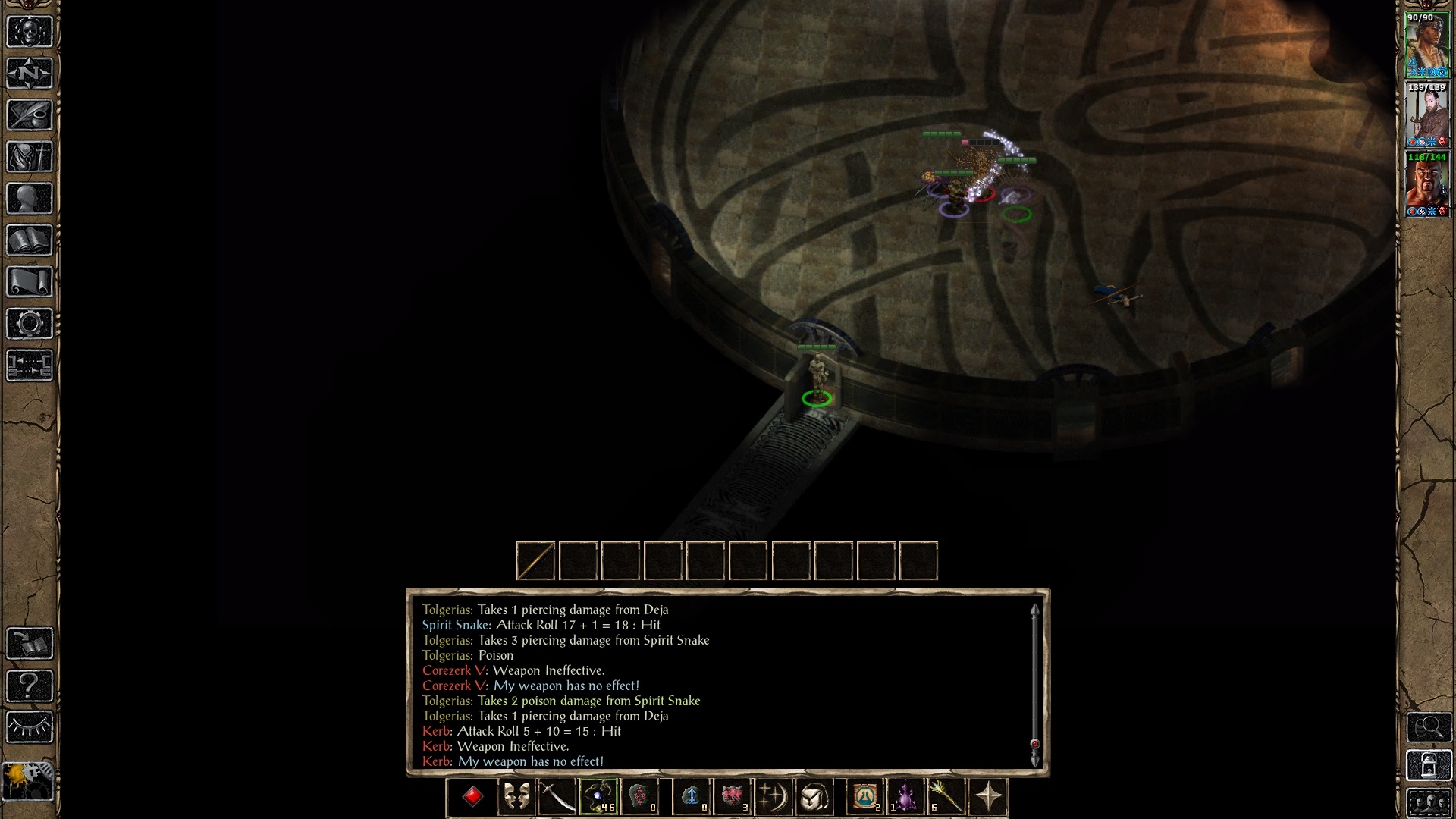Use the golden staff quick item
1456x819 pixels.
tap(948, 797)
